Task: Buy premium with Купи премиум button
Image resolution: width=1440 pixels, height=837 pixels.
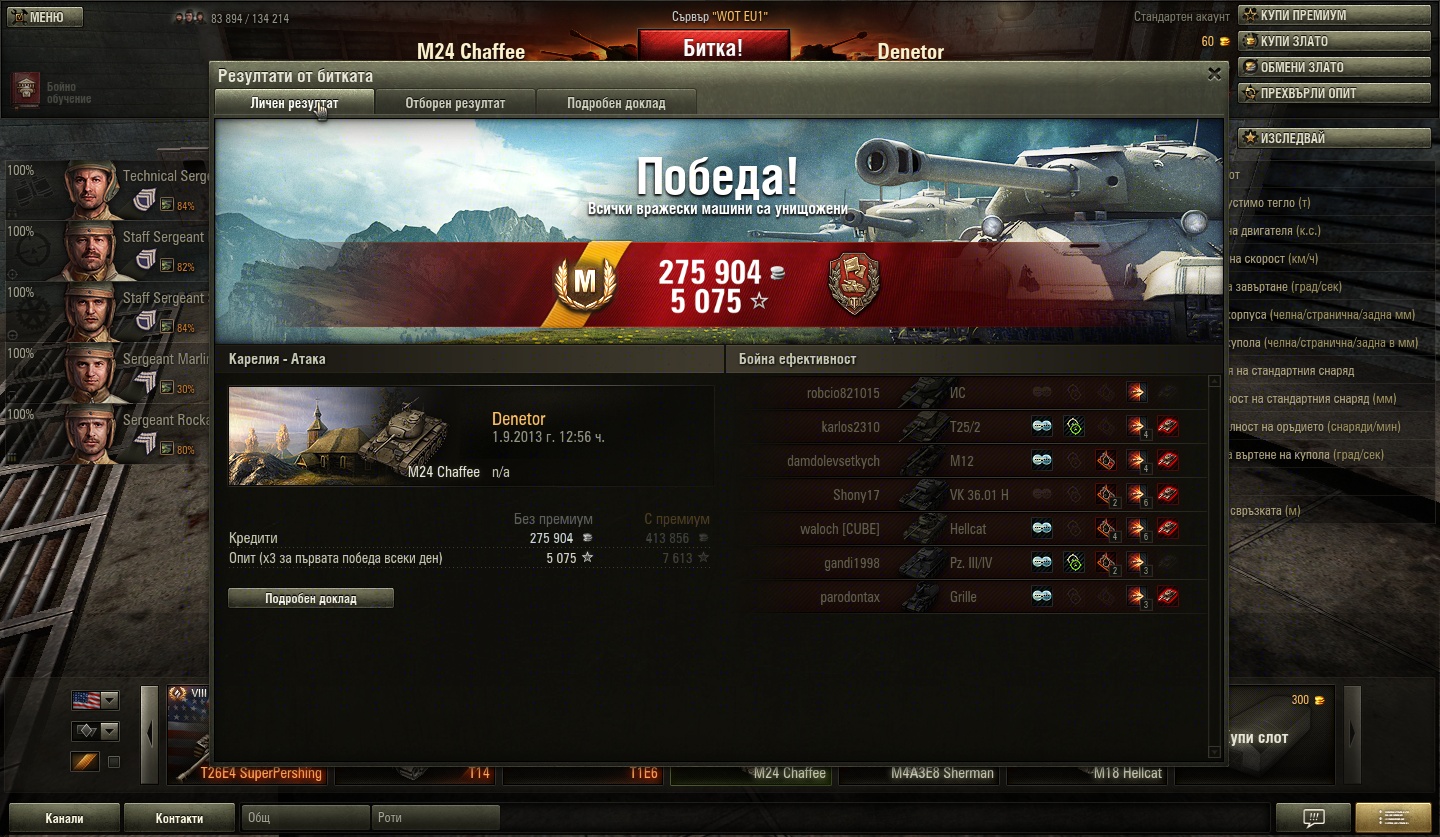Action: (x=1334, y=15)
